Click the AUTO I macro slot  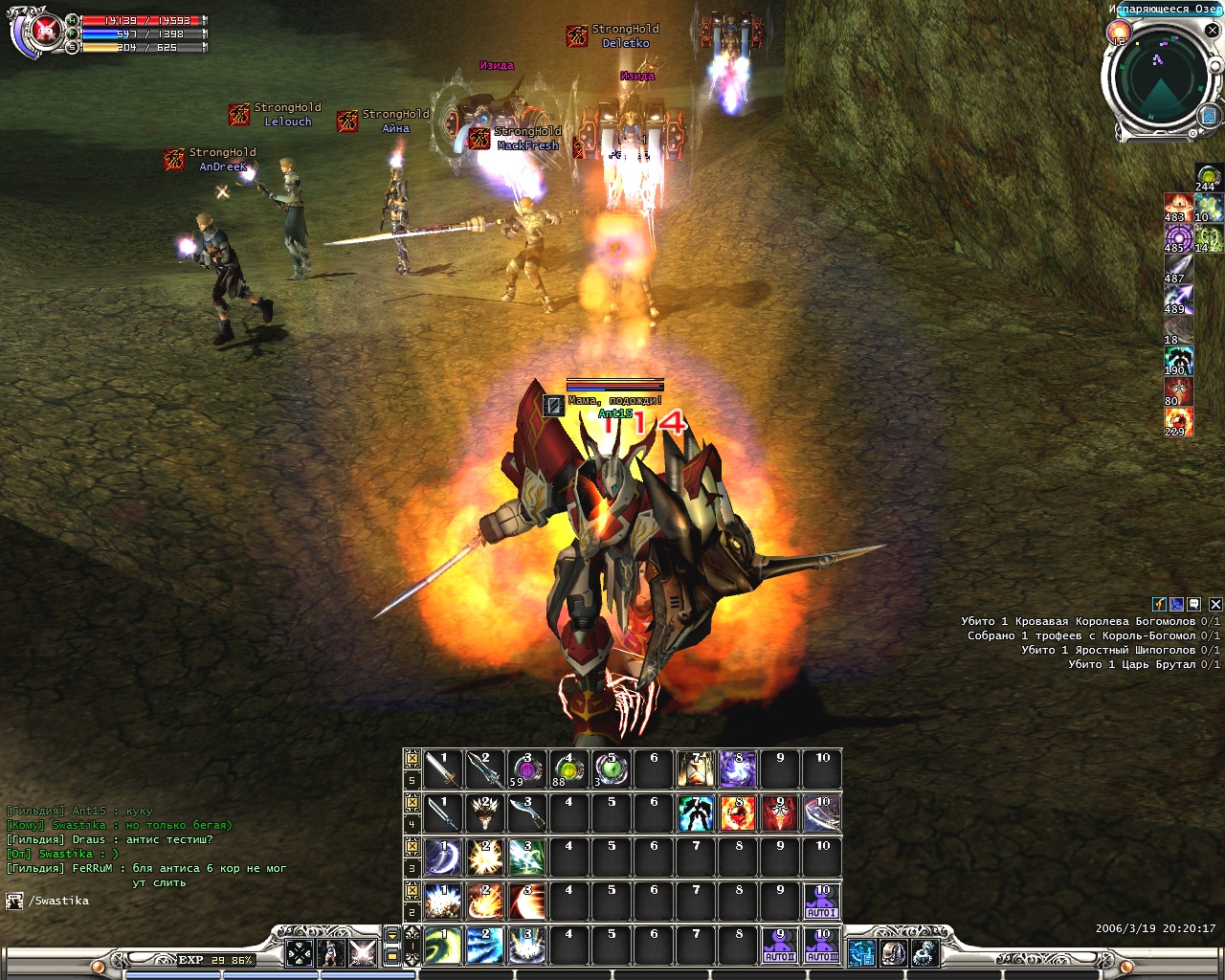click(821, 902)
